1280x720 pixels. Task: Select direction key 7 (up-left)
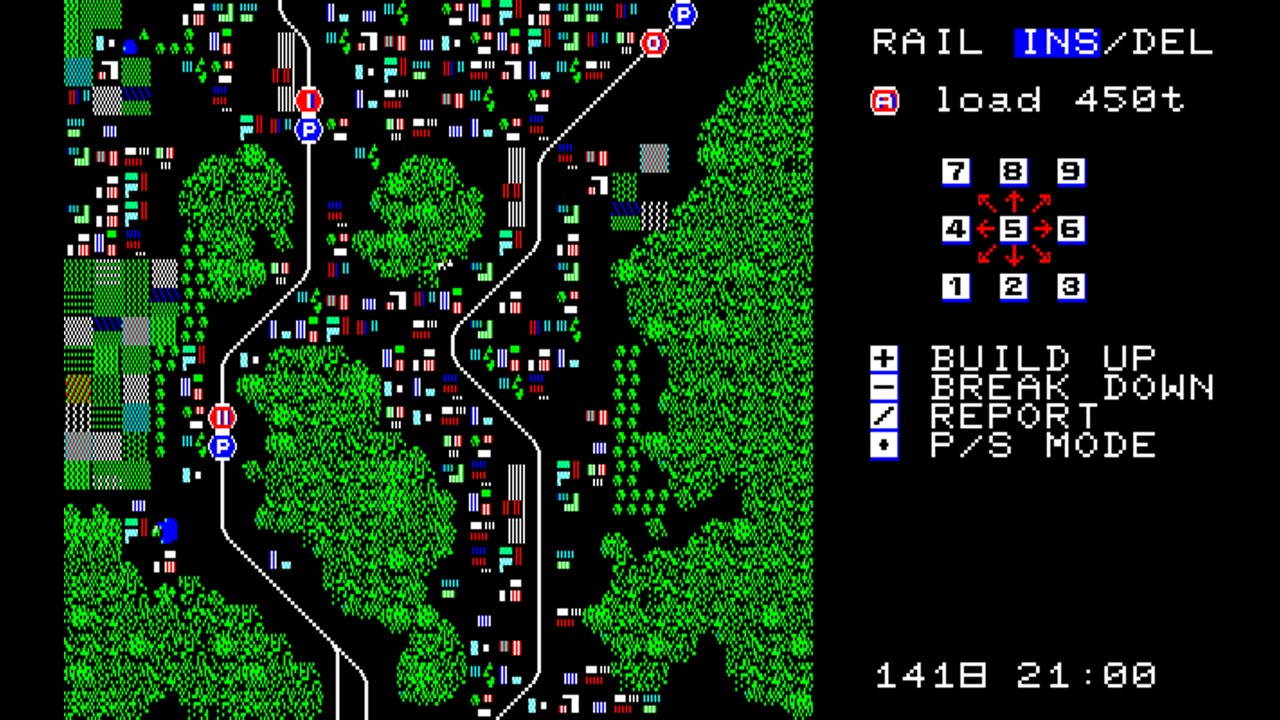pos(956,172)
